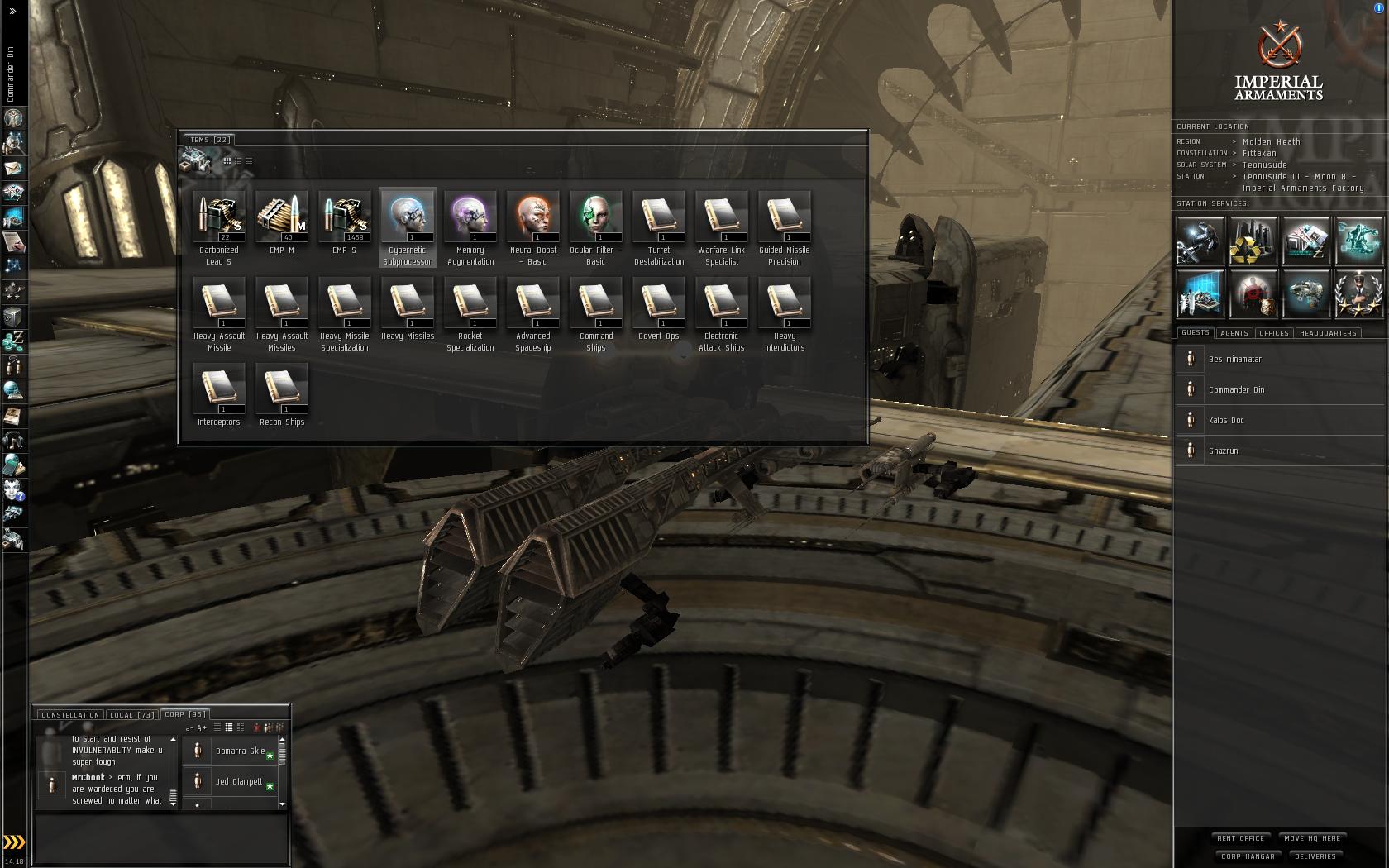Image resolution: width=1389 pixels, height=868 pixels.
Task: Select Damarra Skie in corp member list
Action: (240, 751)
